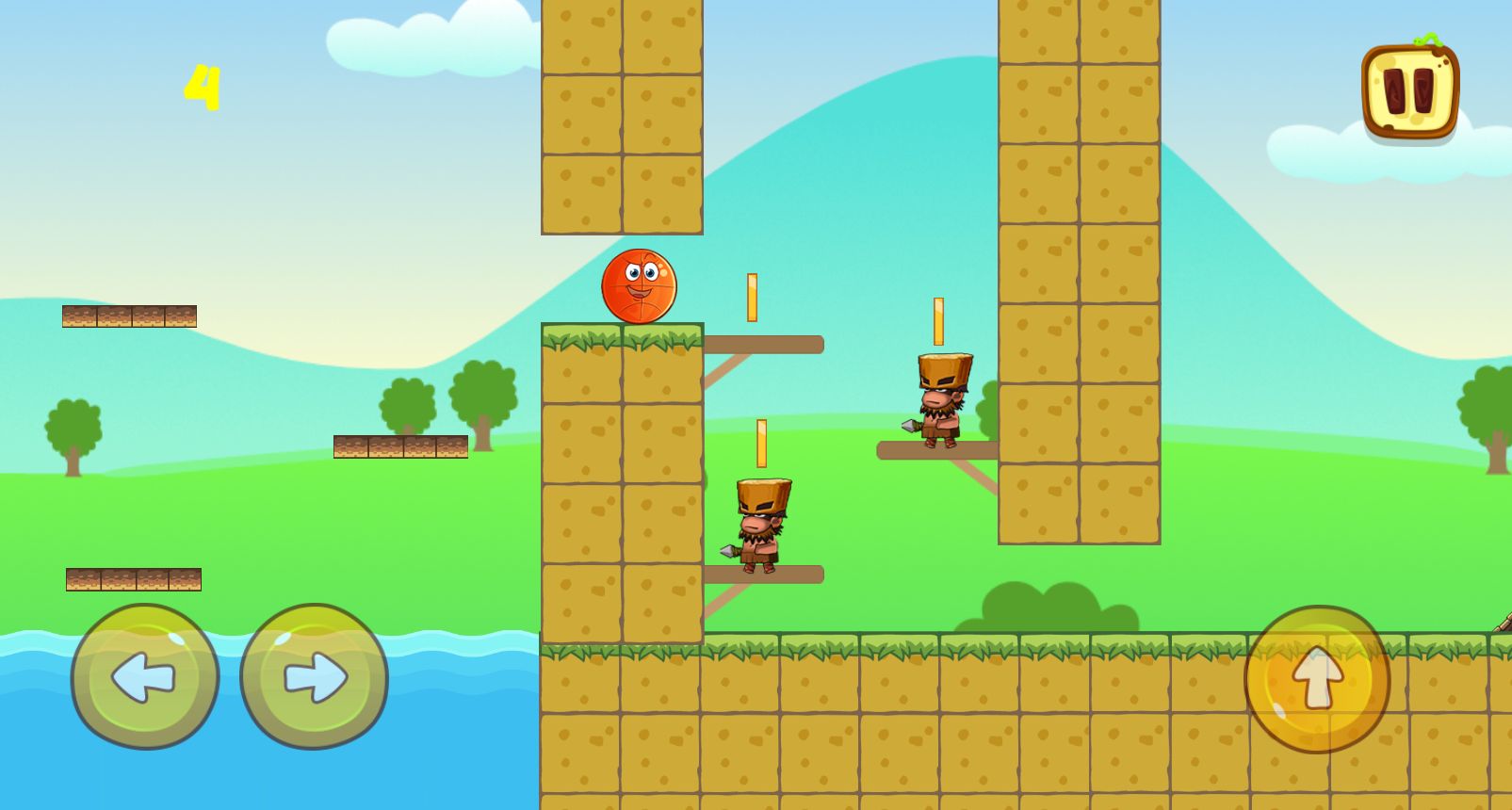This screenshot has width=1512, height=810.
Task: Tap the left arrow move button
Action: coord(145,676)
